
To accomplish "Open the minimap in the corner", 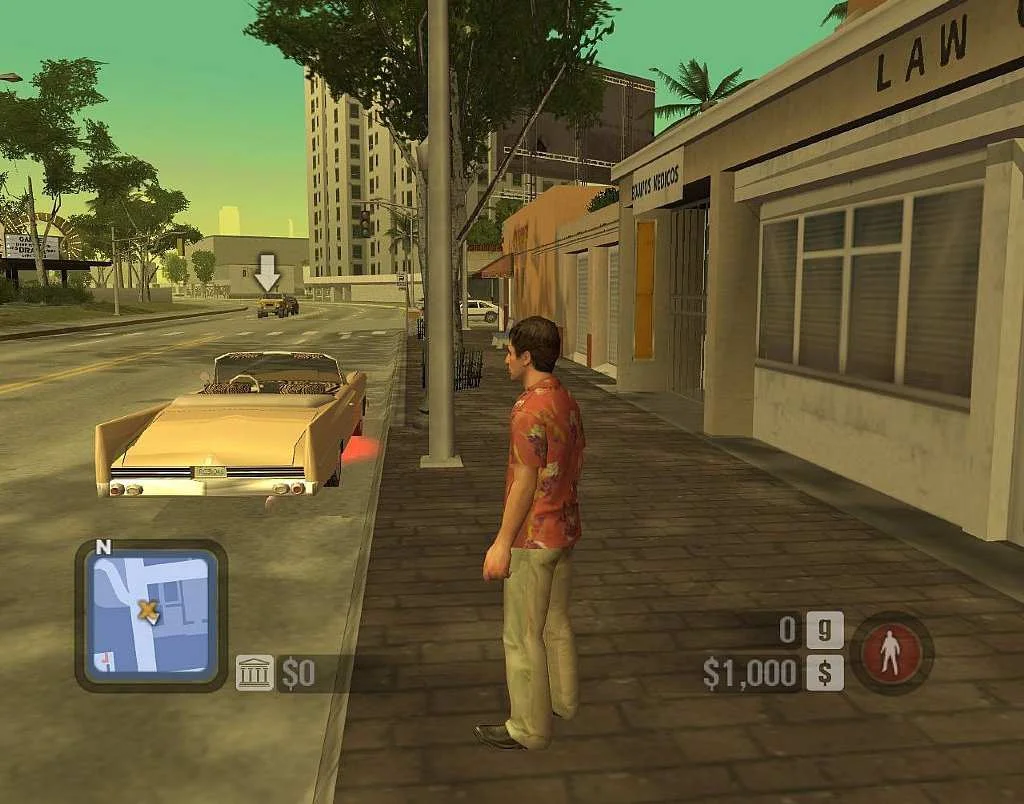I will pyautogui.click(x=150, y=614).
